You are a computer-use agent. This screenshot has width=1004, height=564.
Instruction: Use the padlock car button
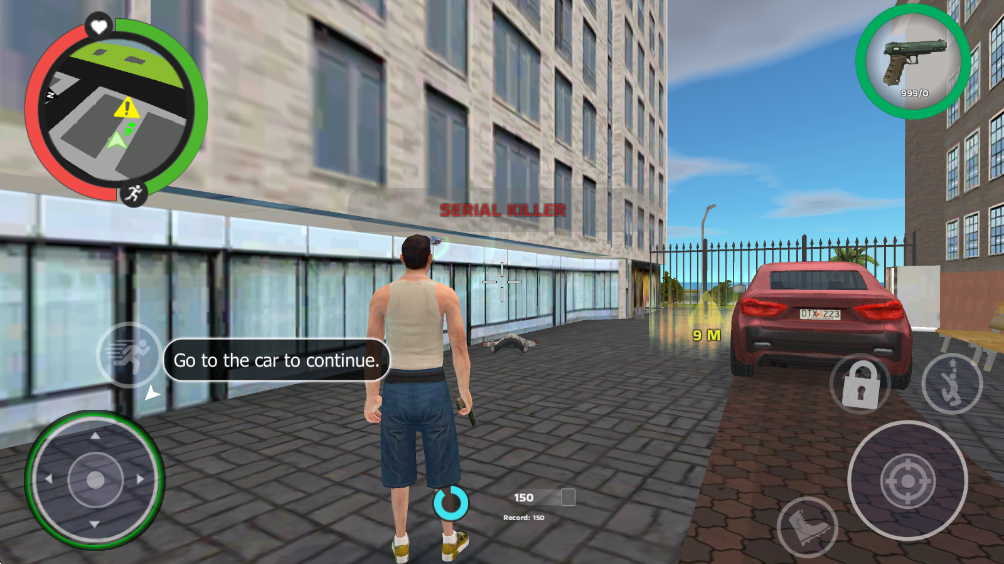859,384
